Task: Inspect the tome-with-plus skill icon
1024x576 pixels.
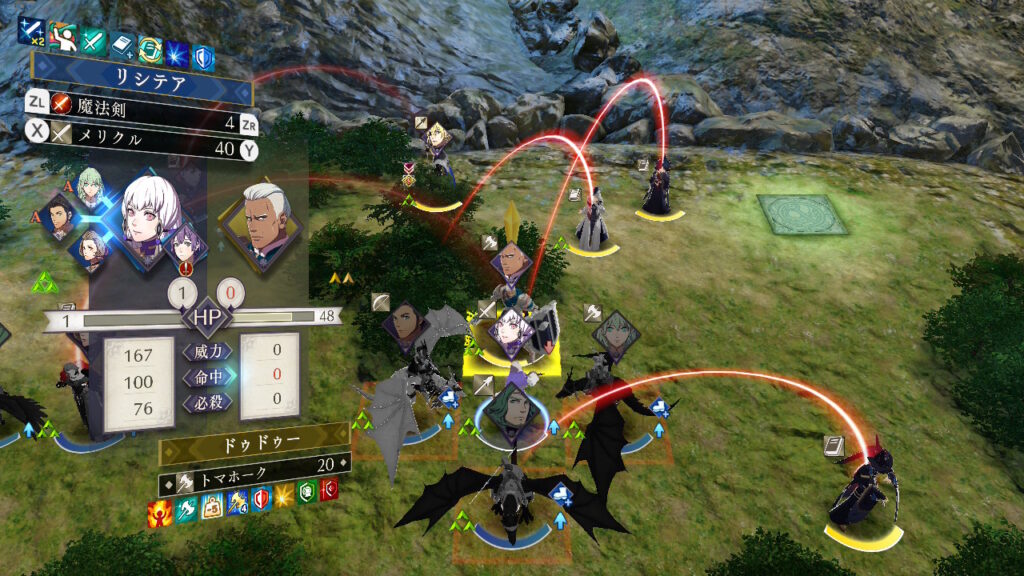Action: (x=122, y=45)
